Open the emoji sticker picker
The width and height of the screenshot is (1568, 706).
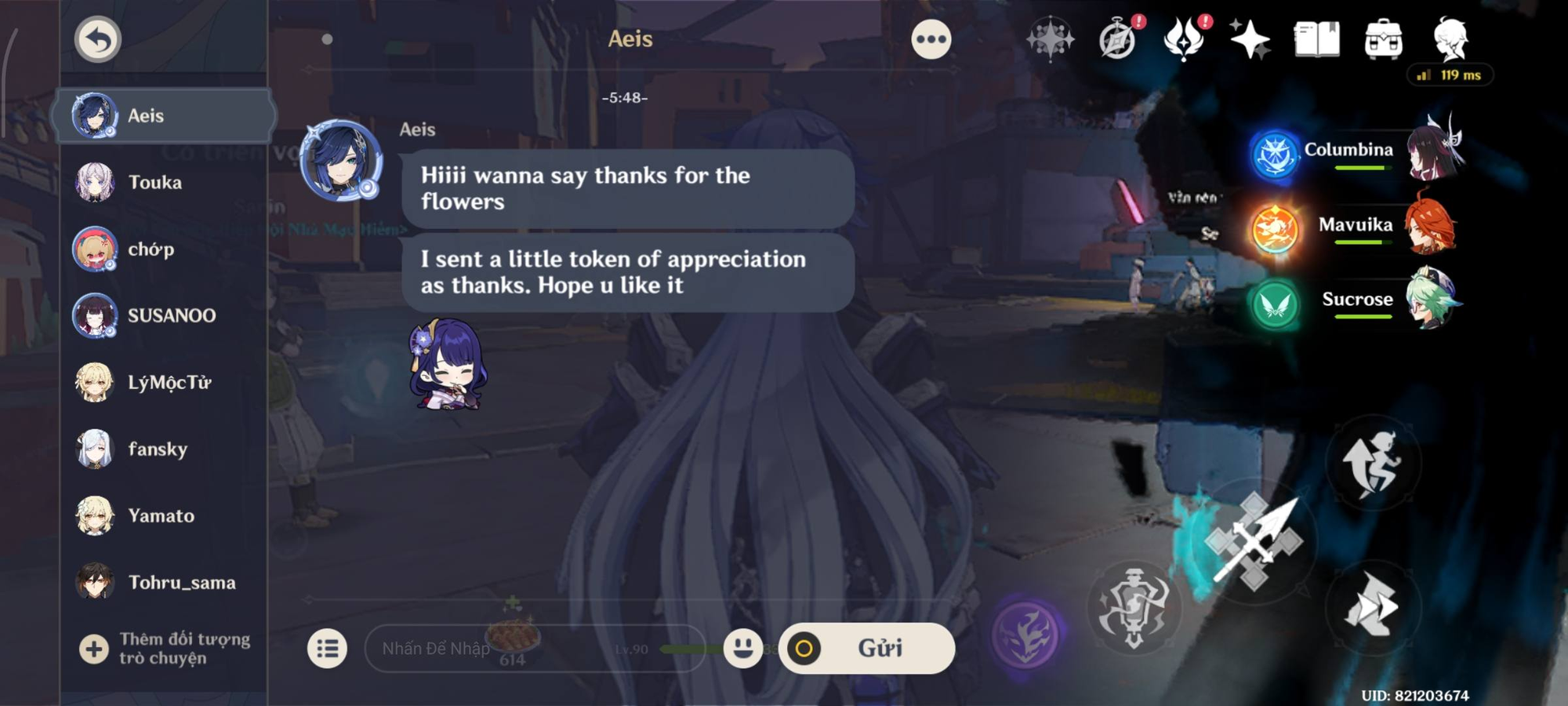coord(742,648)
